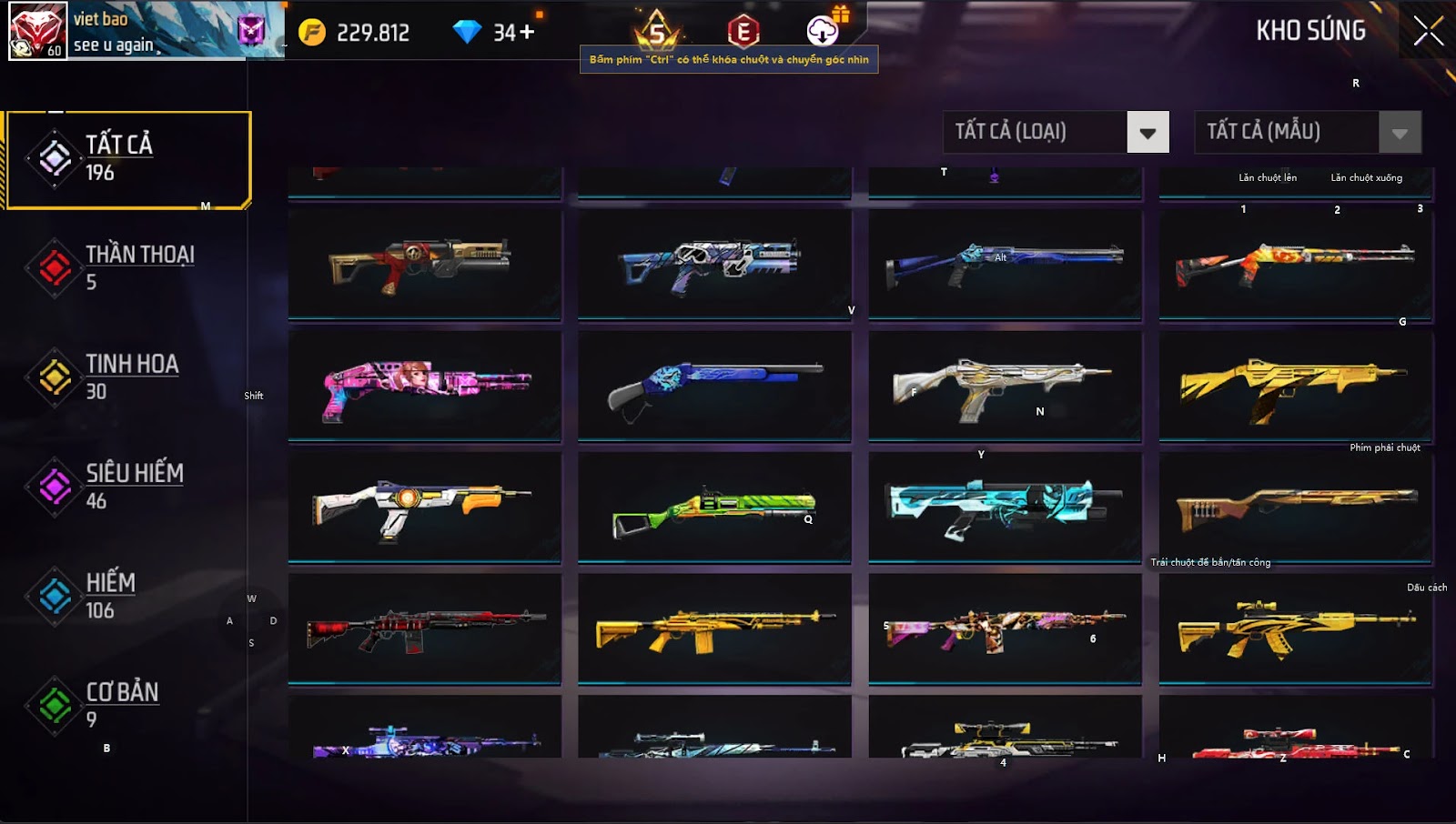The image size is (1456, 824).
Task: Select the pink anime-girl shotgun skin
Action: (425, 386)
